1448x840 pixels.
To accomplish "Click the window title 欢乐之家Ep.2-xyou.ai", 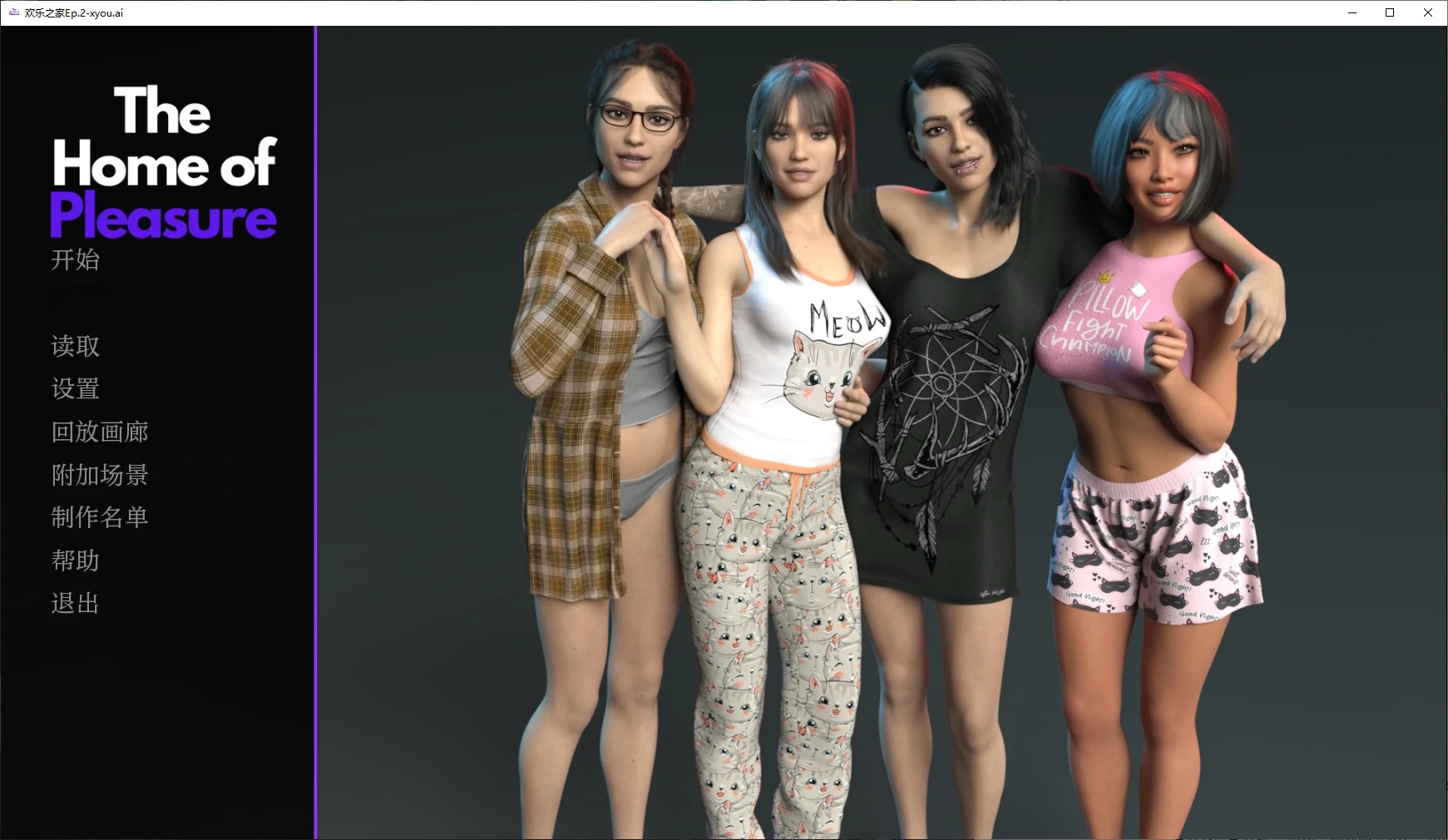I will tap(72, 12).
